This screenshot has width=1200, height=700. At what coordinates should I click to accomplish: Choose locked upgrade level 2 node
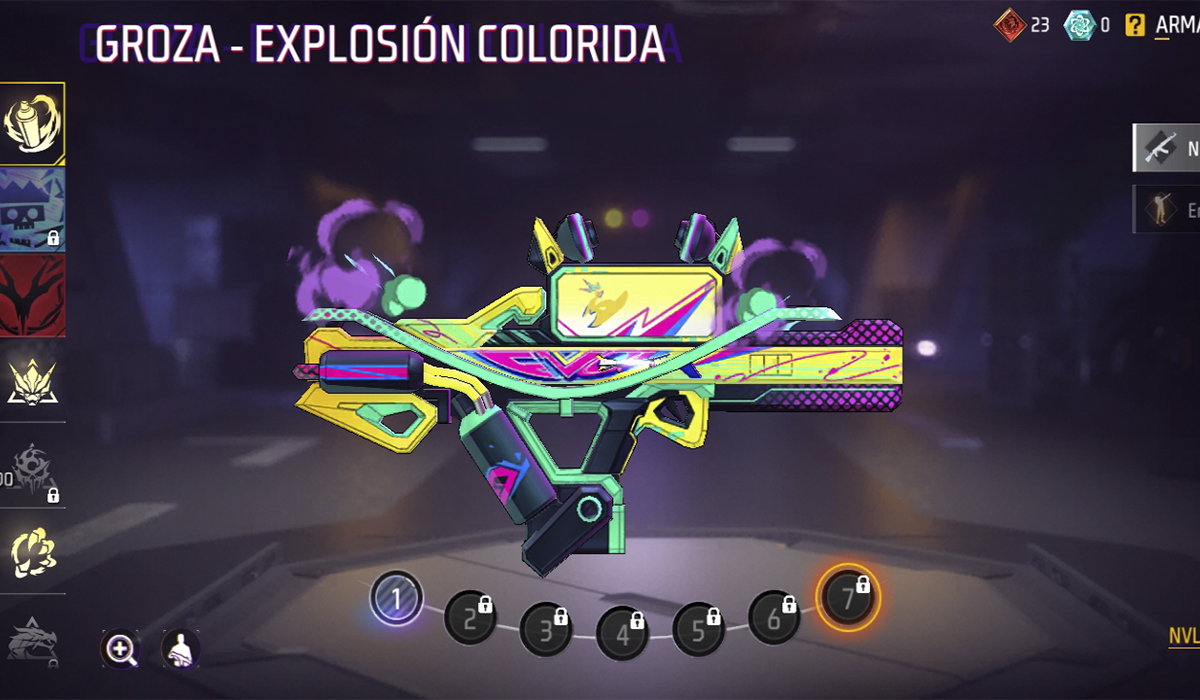[470, 615]
